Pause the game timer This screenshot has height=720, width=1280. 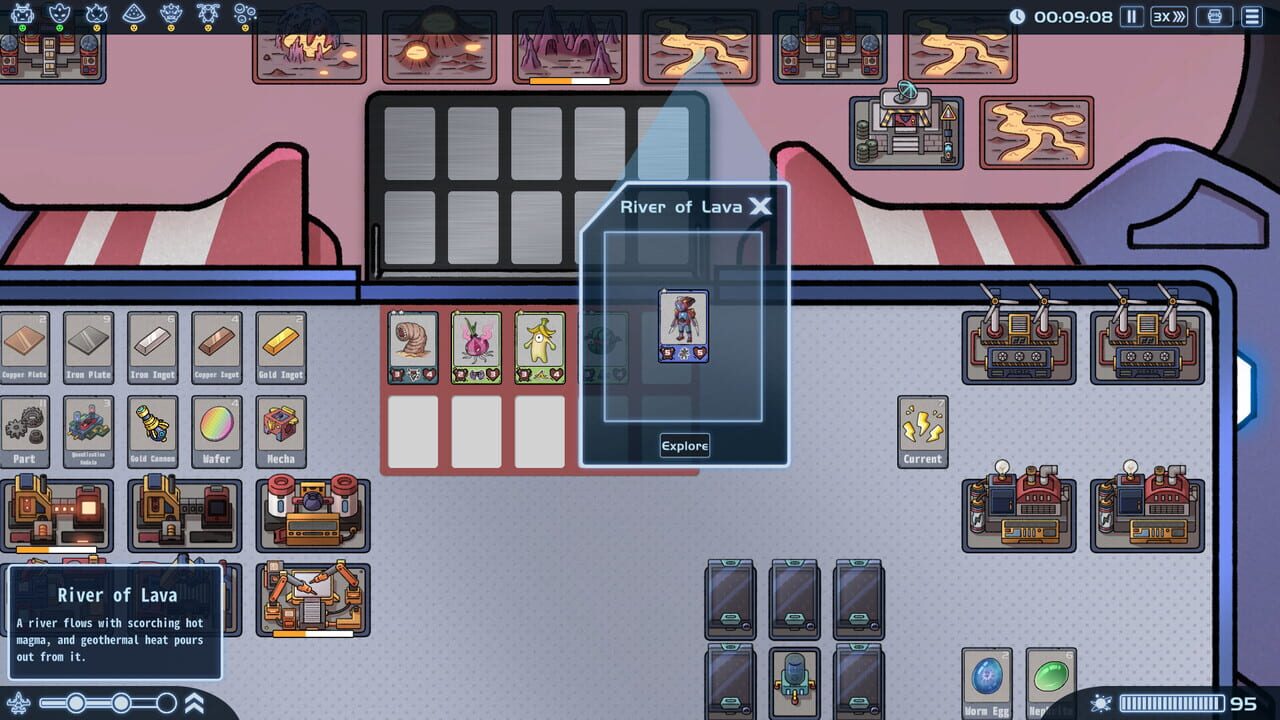[x=1133, y=16]
